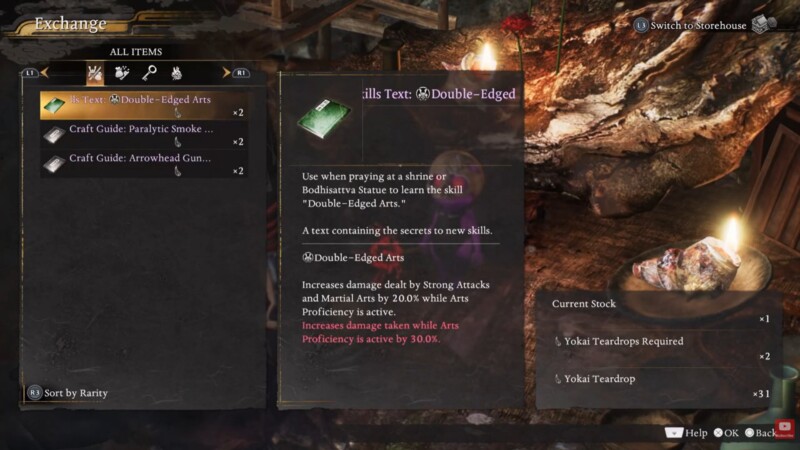Go back from the Exchange menu
The height and width of the screenshot is (450, 800).
tap(760, 432)
